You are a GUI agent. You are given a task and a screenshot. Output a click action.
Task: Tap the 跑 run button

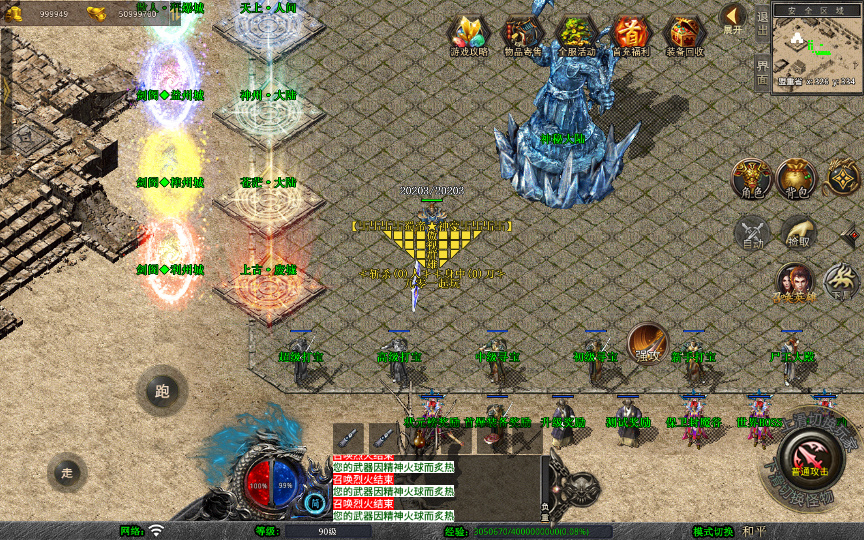[x=162, y=391]
